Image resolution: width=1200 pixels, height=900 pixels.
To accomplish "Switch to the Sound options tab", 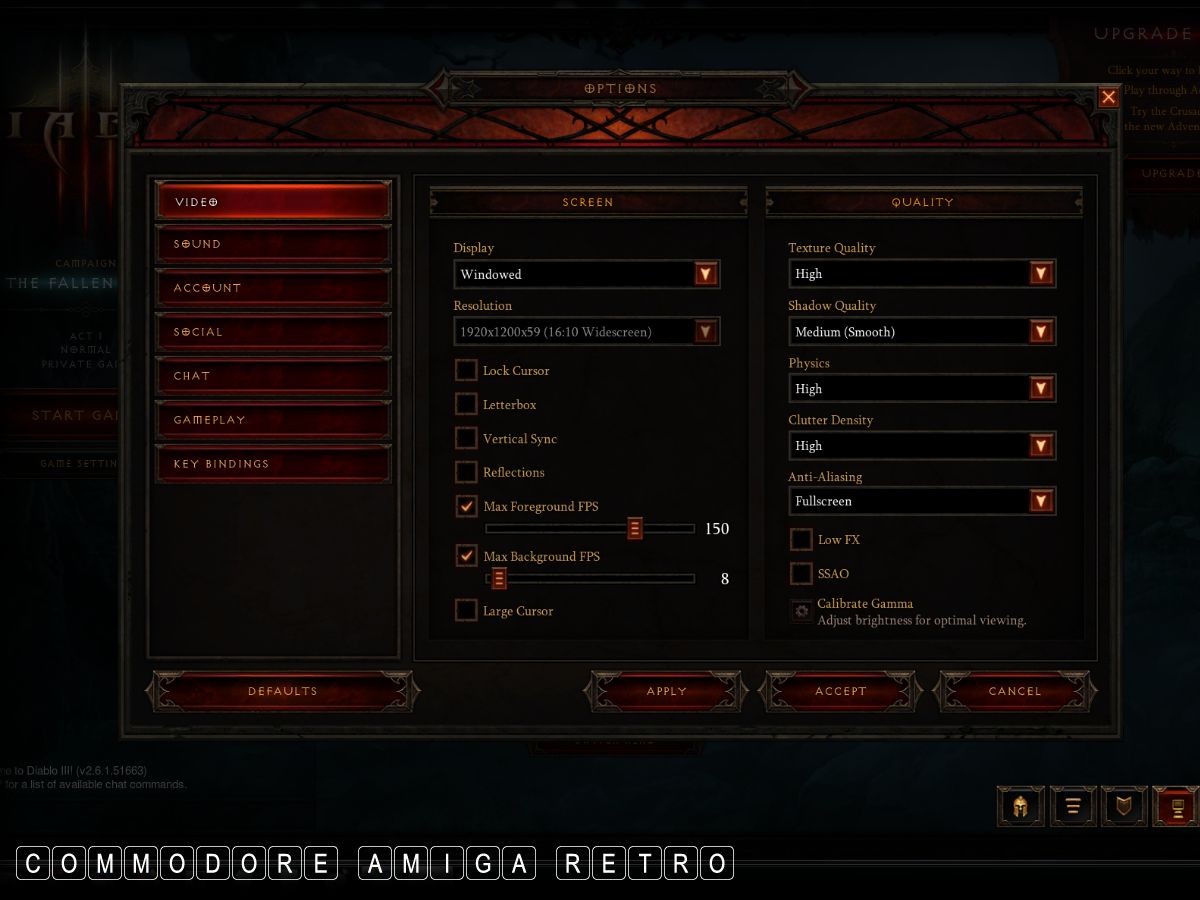I will click(272, 245).
